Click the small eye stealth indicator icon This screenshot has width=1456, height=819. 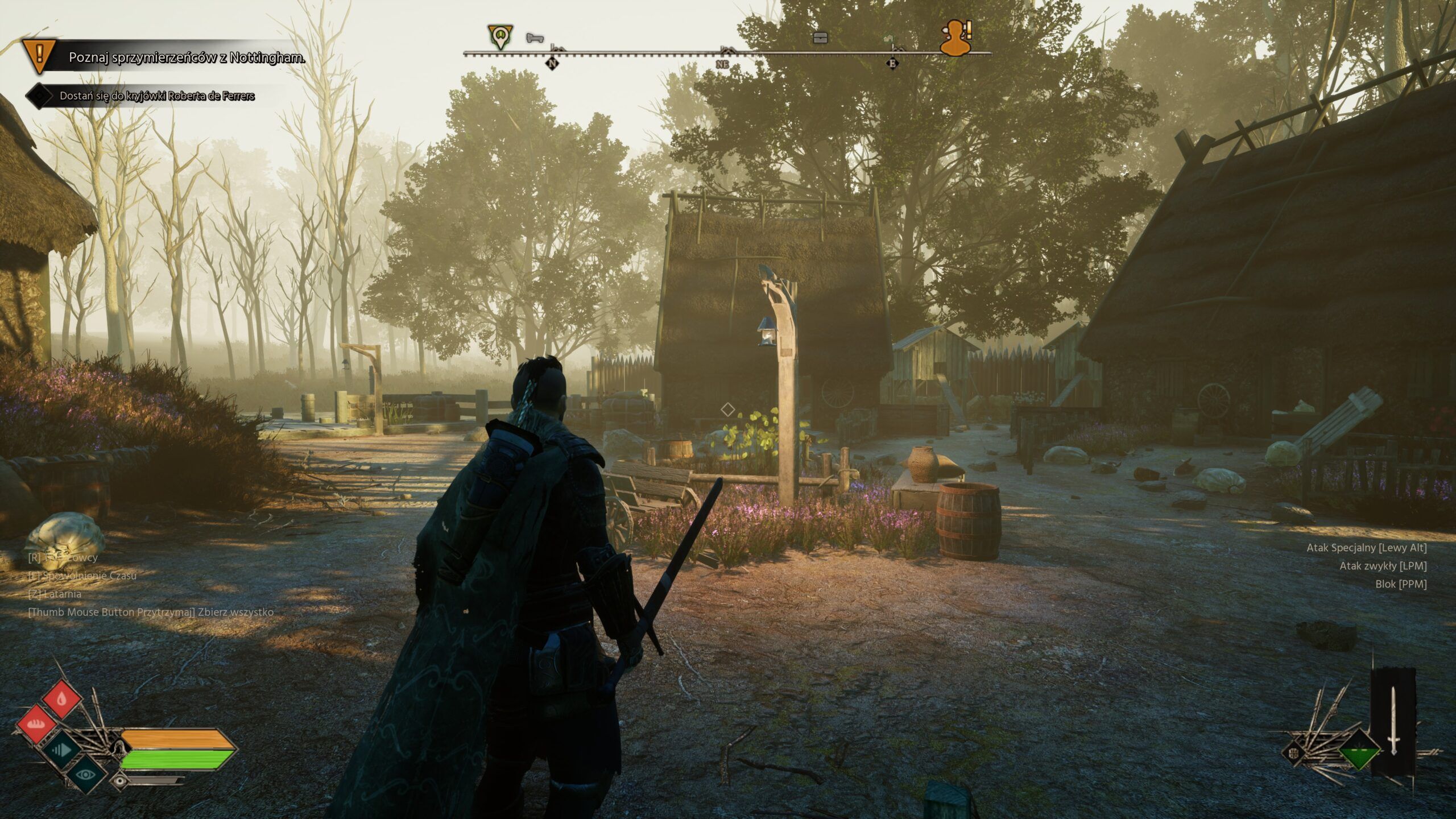[120, 781]
